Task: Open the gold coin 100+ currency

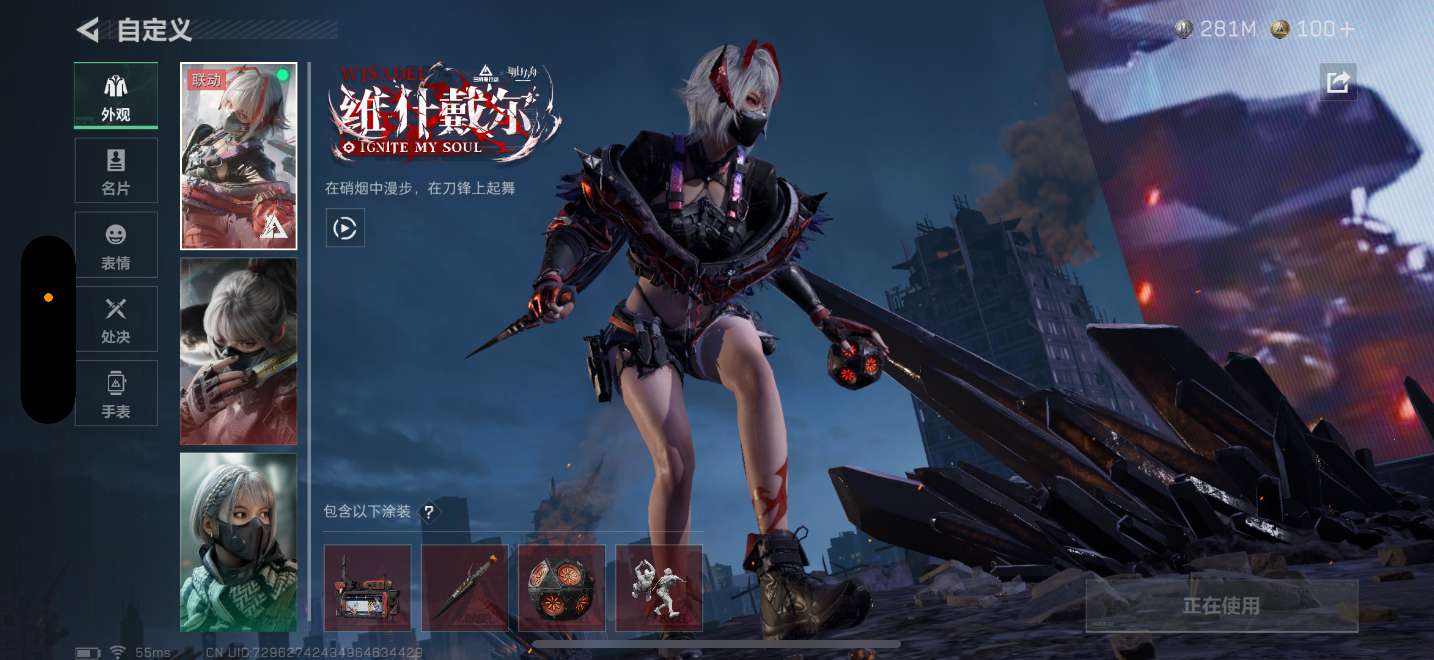Action: point(1280,30)
